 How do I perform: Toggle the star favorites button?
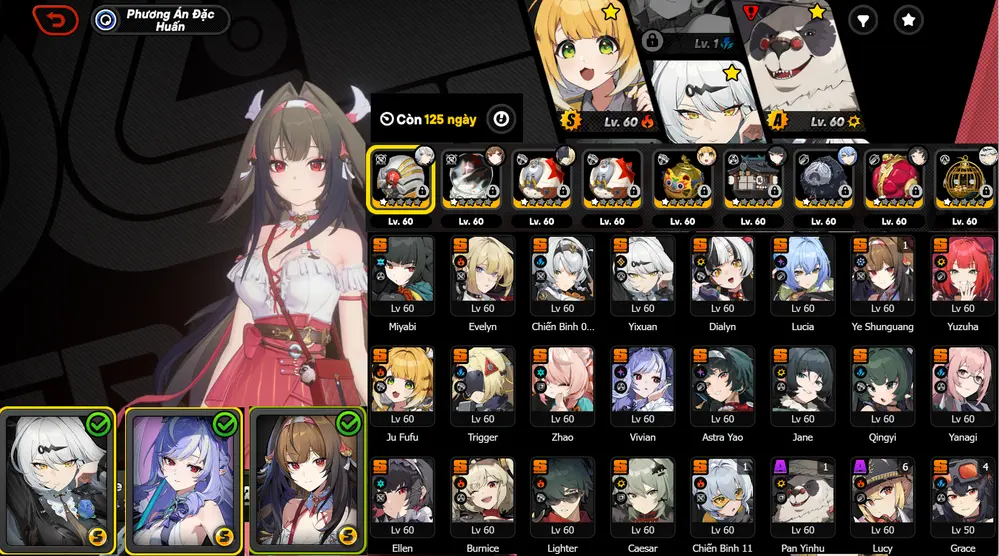coord(908,19)
